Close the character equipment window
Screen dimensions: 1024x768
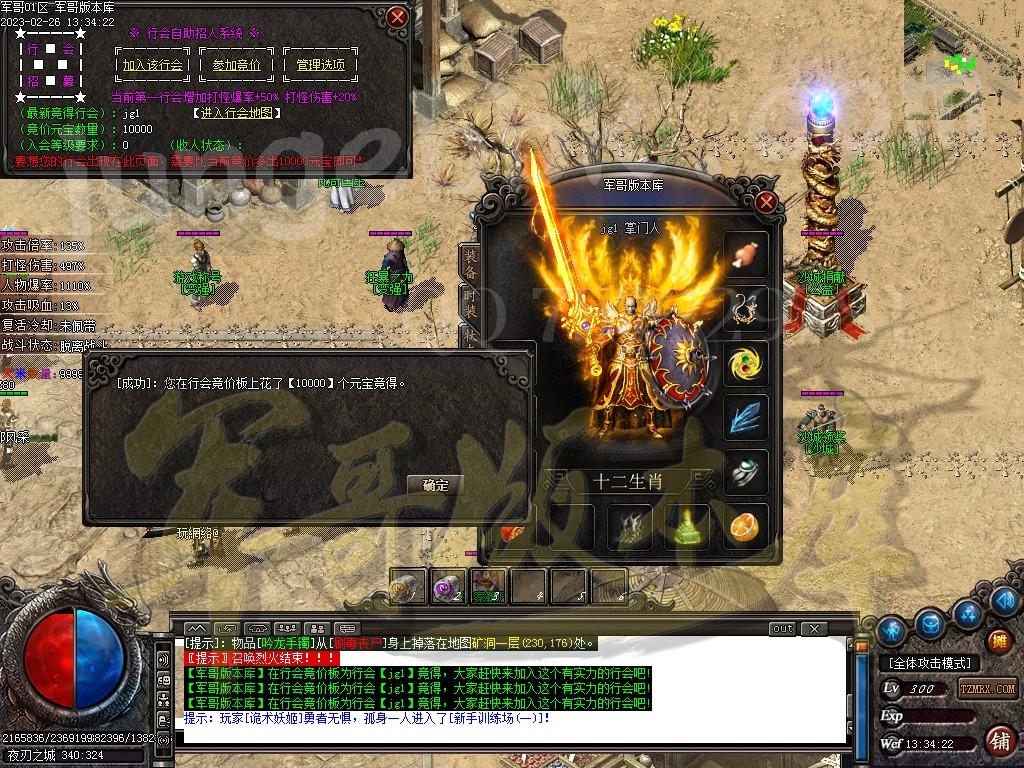(x=766, y=202)
